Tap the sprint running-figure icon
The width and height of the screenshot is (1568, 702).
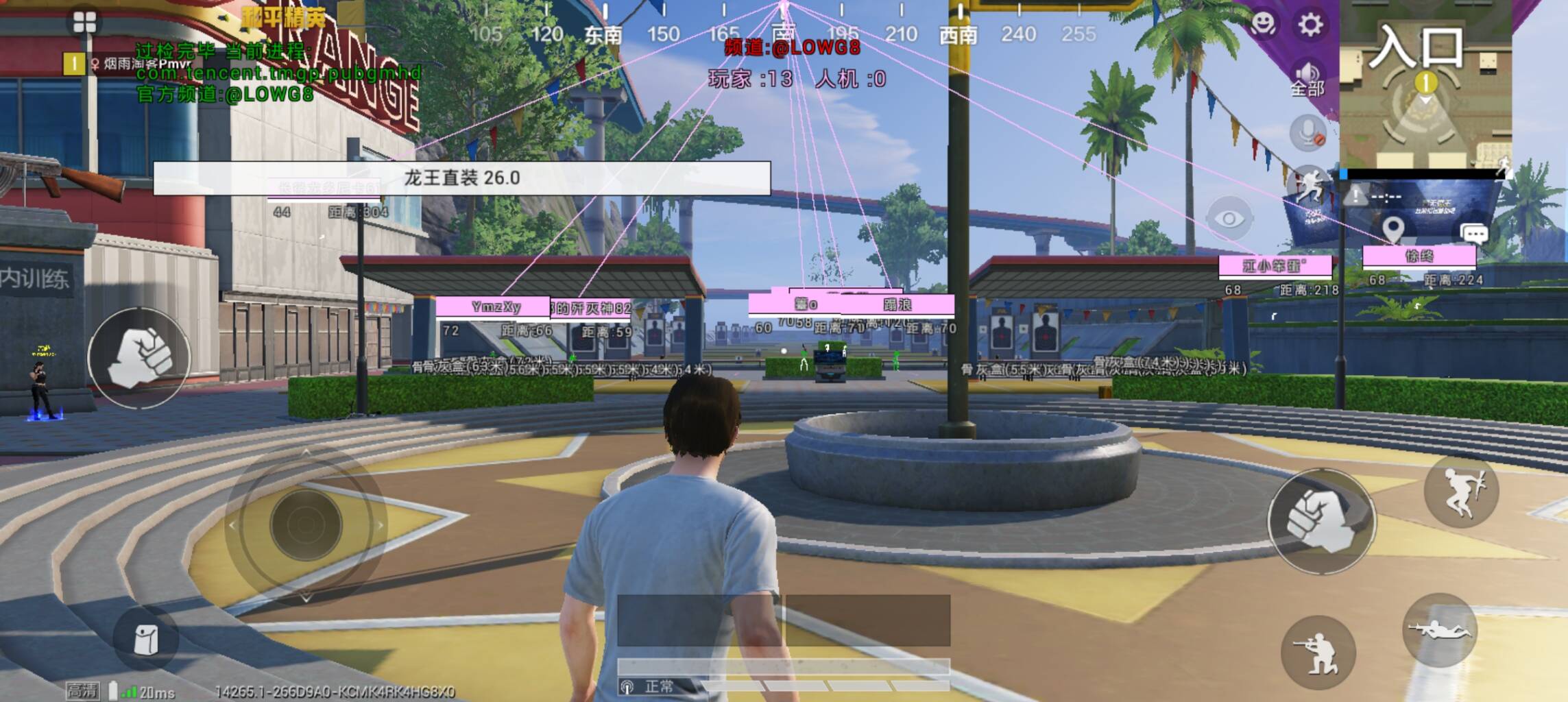coord(1308,185)
